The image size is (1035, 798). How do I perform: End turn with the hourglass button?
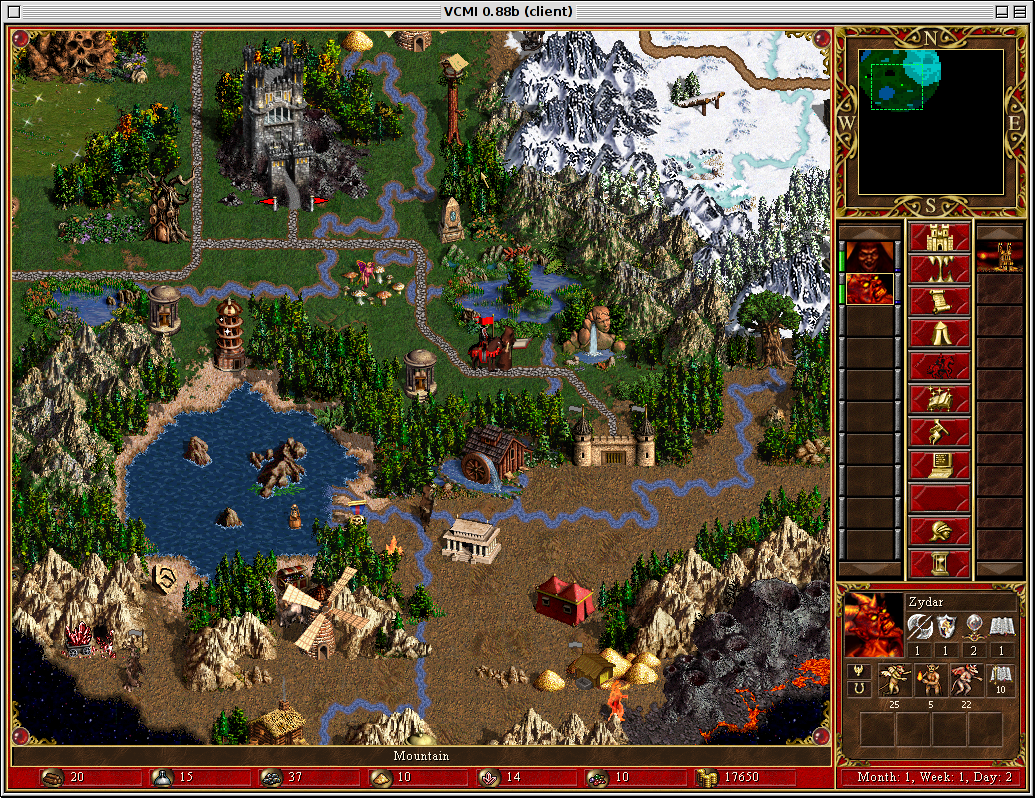coord(939,562)
